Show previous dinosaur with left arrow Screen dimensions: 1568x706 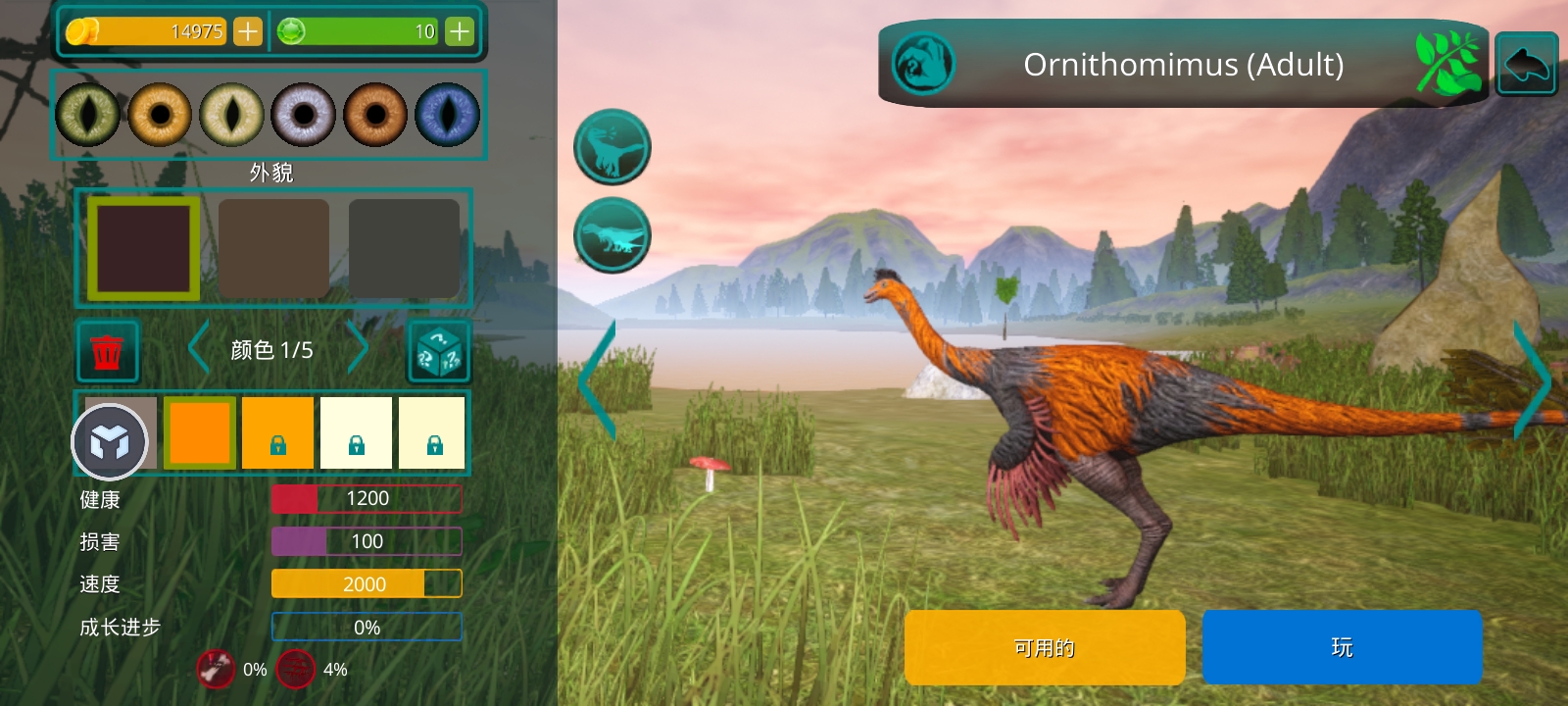[597, 379]
